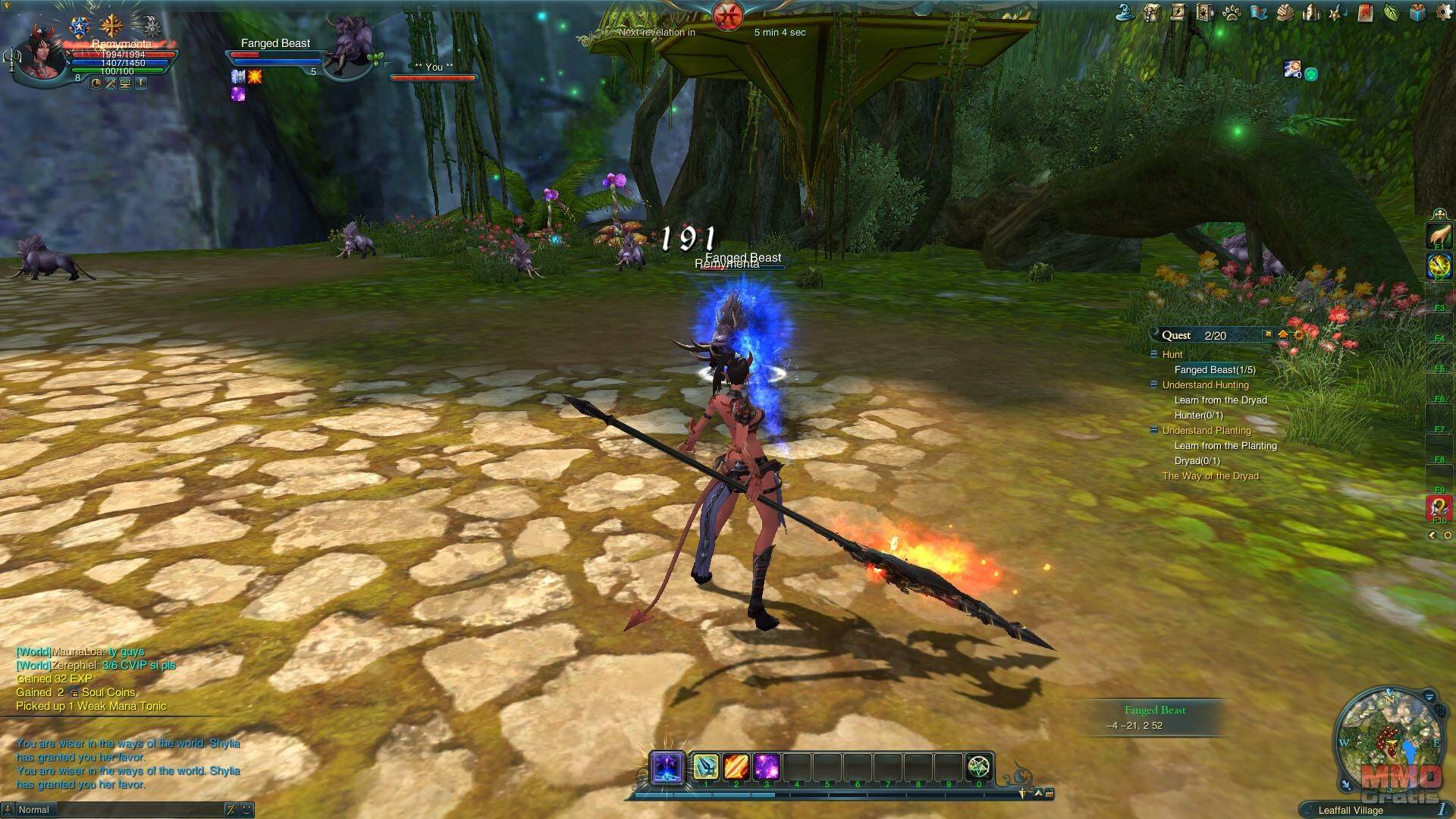Select the Fanged Beast quest objective
This screenshot has height=819, width=1456.
coord(1214,370)
